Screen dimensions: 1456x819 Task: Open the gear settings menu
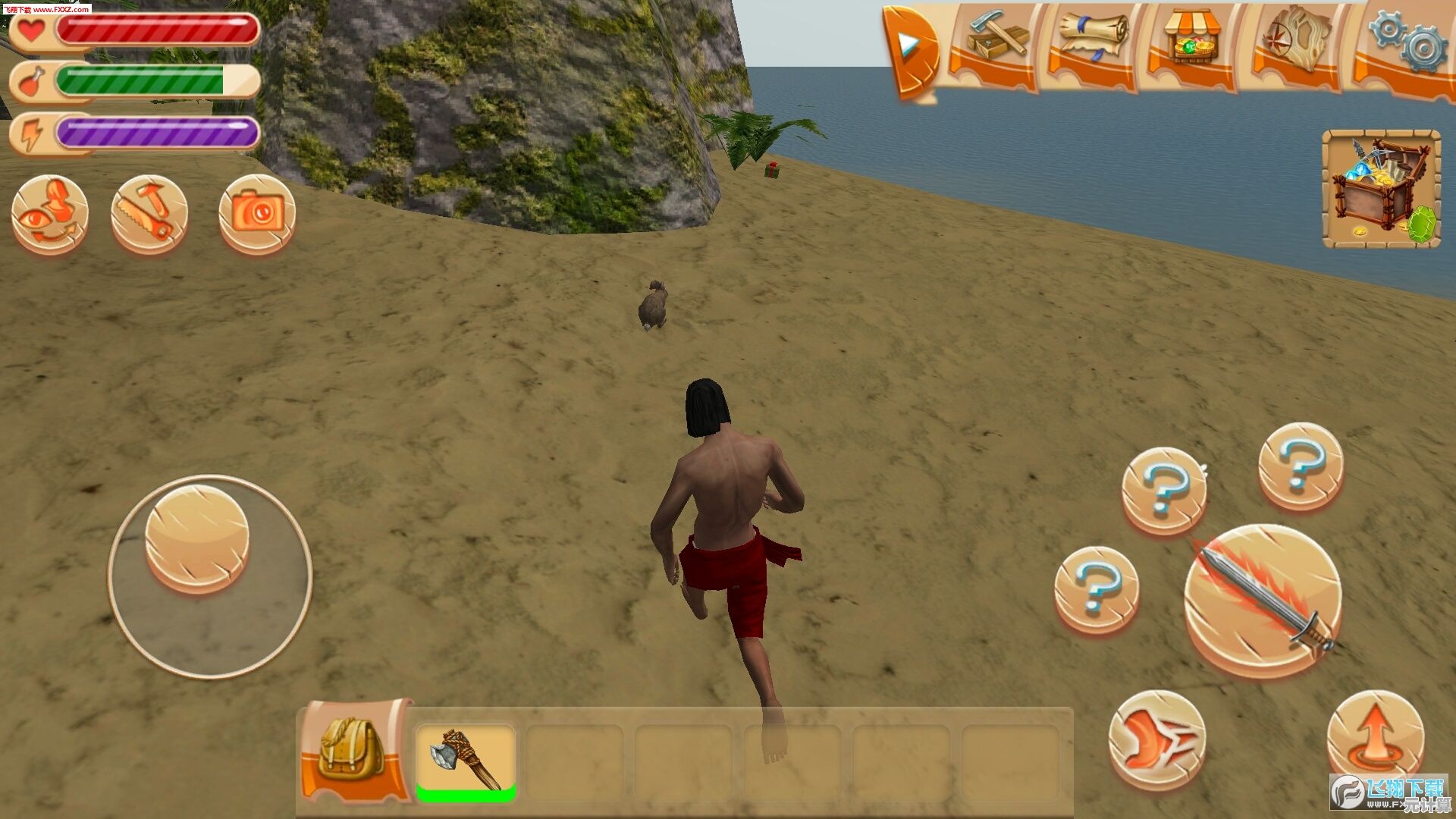pos(1407,42)
